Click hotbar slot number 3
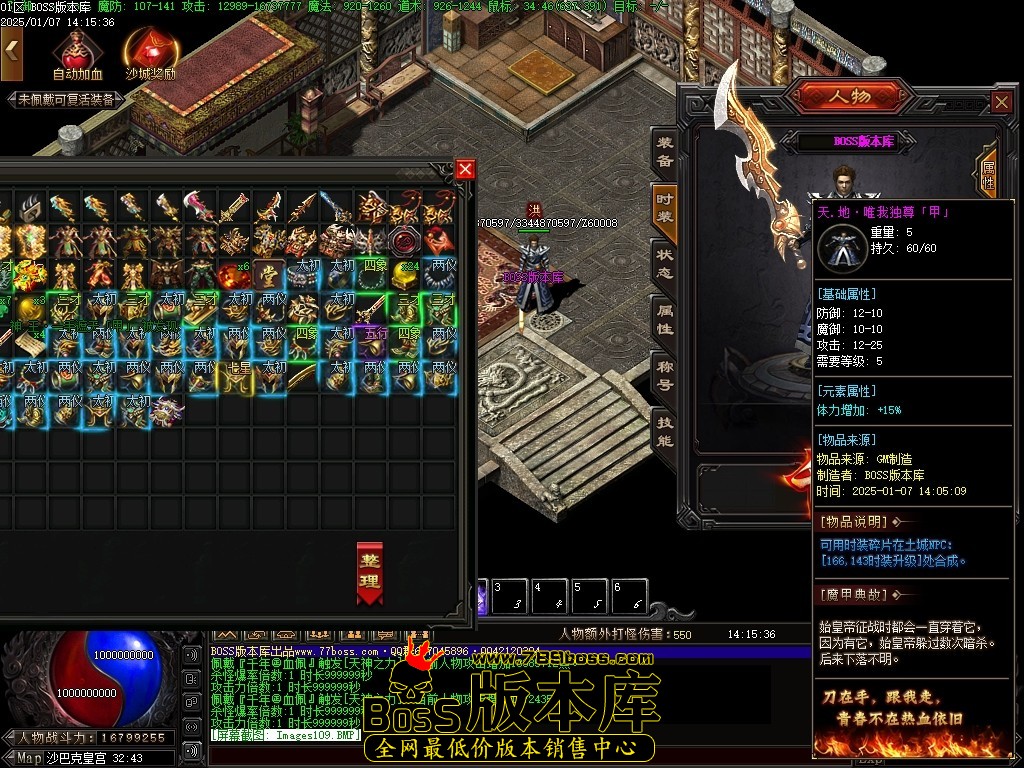The width and height of the screenshot is (1024, 768). click(x=510, y=597)
